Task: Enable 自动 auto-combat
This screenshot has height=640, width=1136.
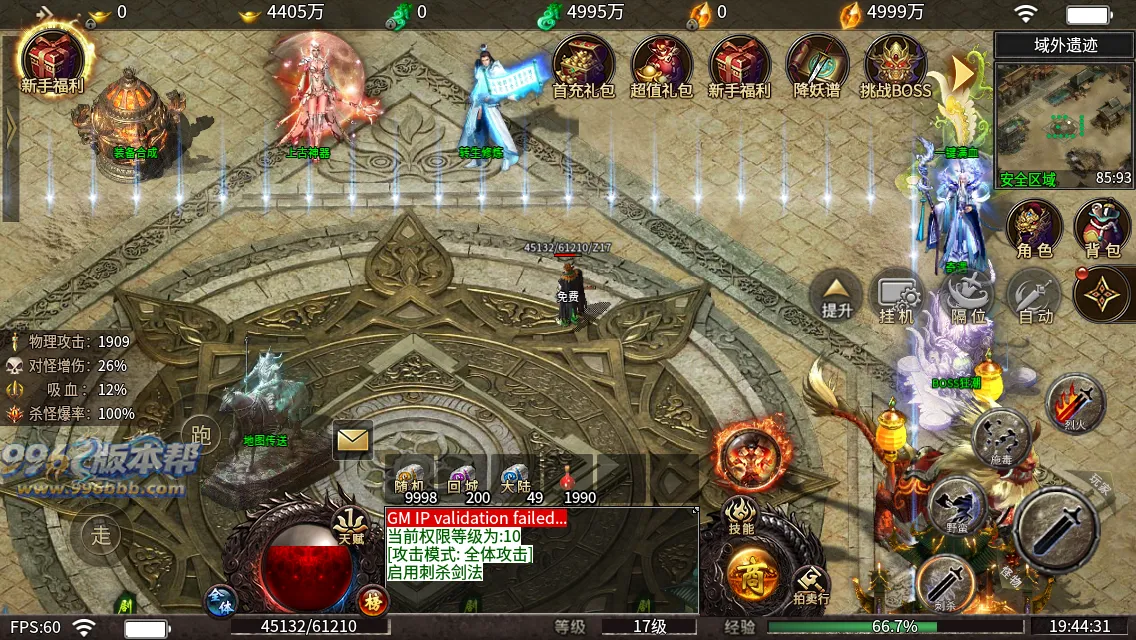Action: 1034,298
